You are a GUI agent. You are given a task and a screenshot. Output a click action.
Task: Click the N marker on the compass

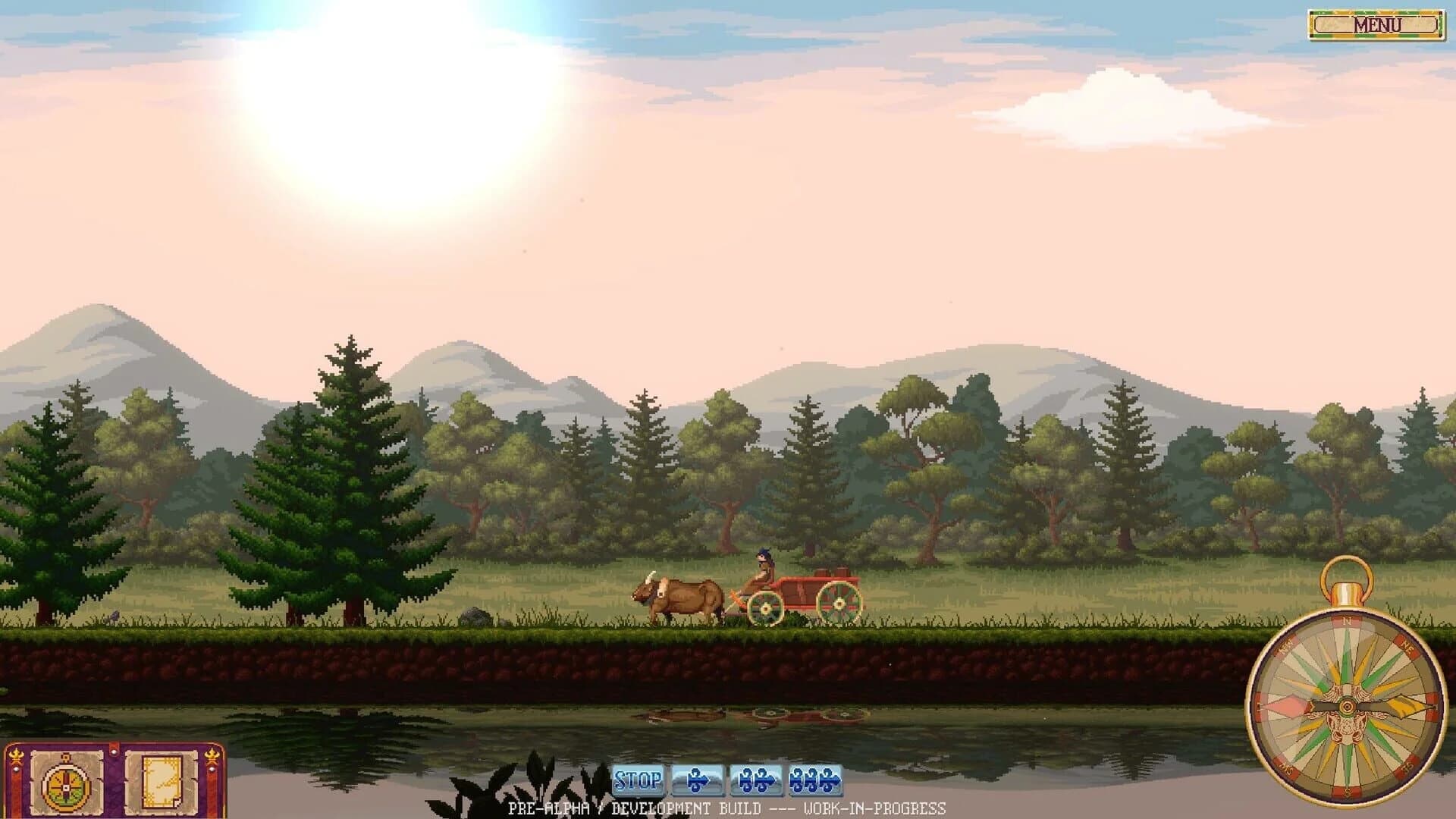1347,622
